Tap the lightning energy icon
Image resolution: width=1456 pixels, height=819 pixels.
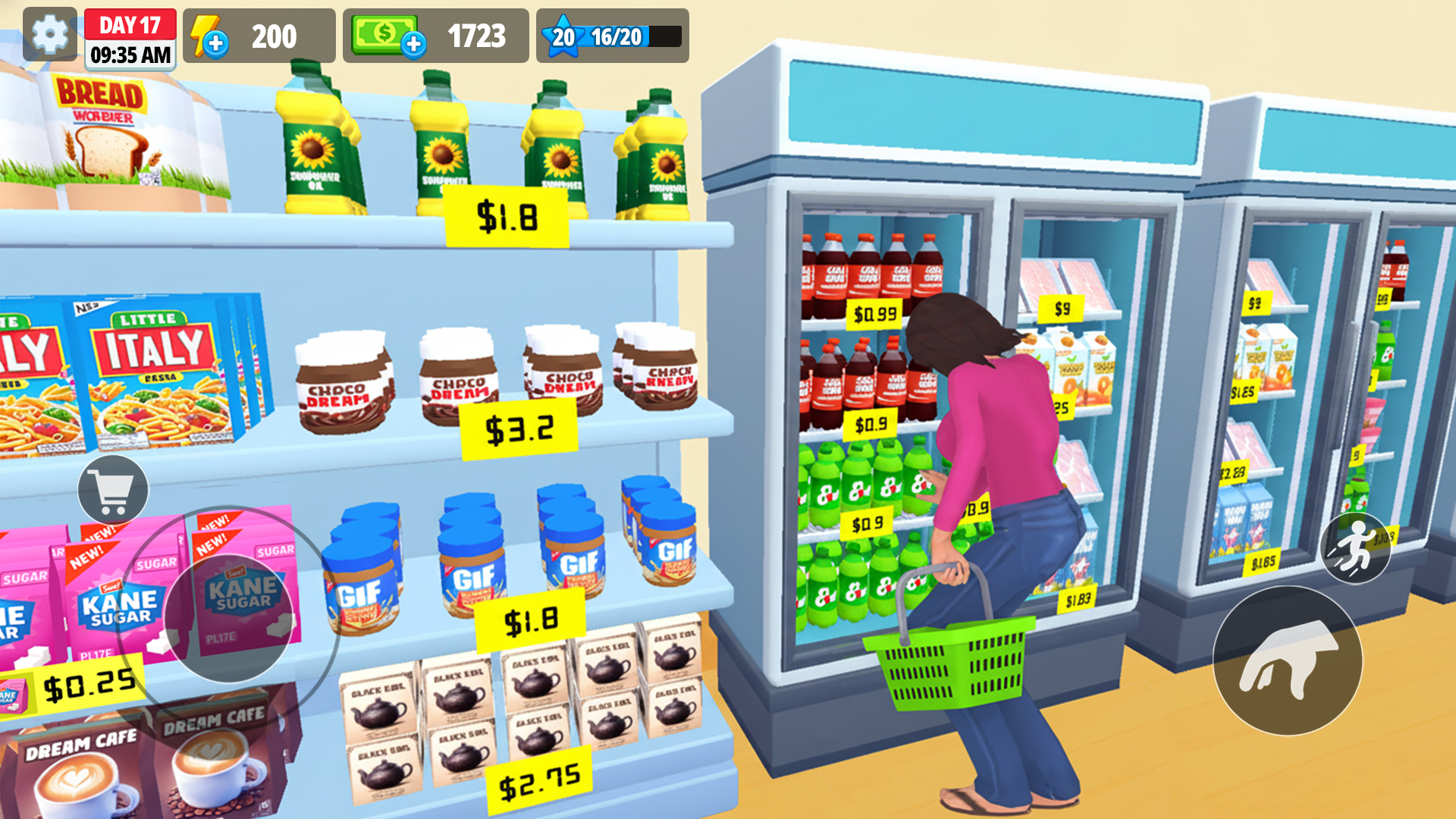[205, 34]
